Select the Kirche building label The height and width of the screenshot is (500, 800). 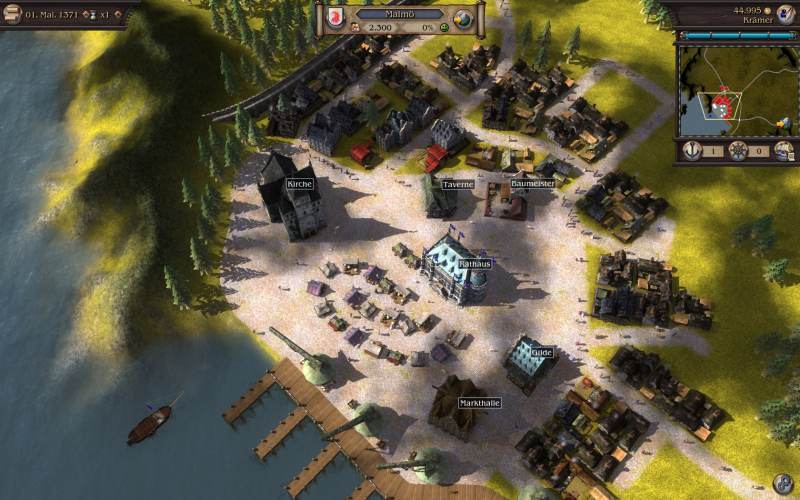[300, 185]
